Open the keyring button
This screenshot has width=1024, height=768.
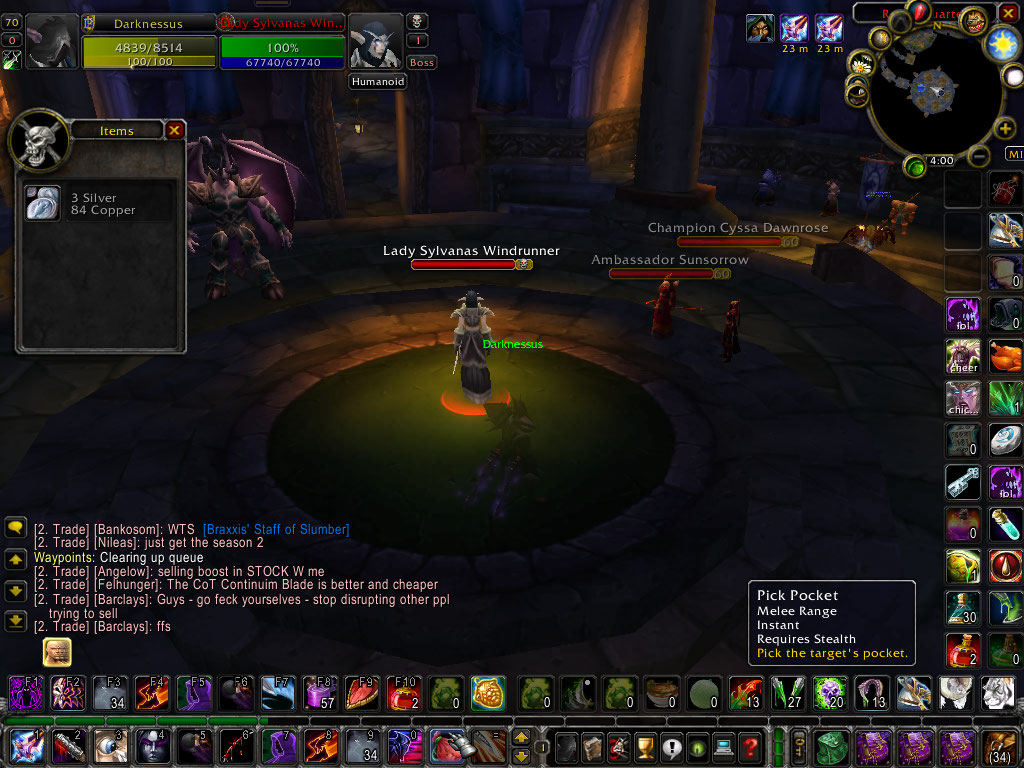[800, 746]
